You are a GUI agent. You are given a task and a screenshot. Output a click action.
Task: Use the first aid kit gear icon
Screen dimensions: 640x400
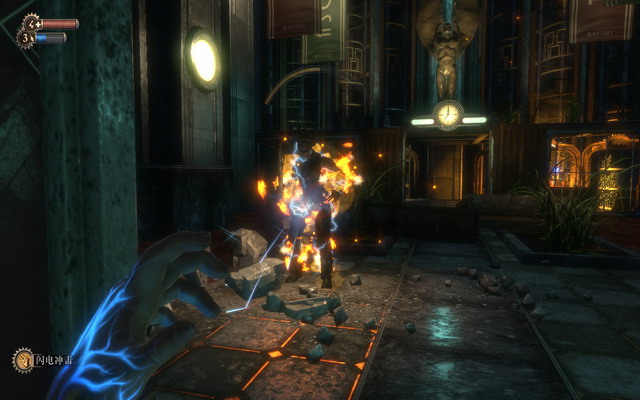(x=30, y=23)
